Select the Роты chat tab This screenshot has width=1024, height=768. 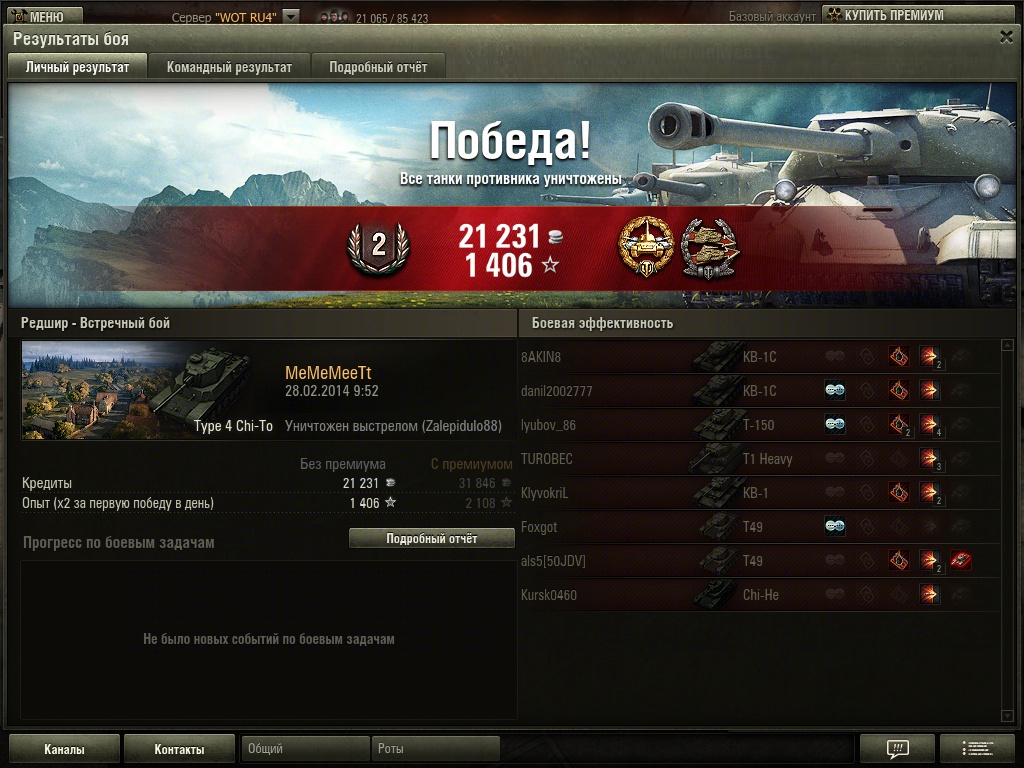click(436, 749)
